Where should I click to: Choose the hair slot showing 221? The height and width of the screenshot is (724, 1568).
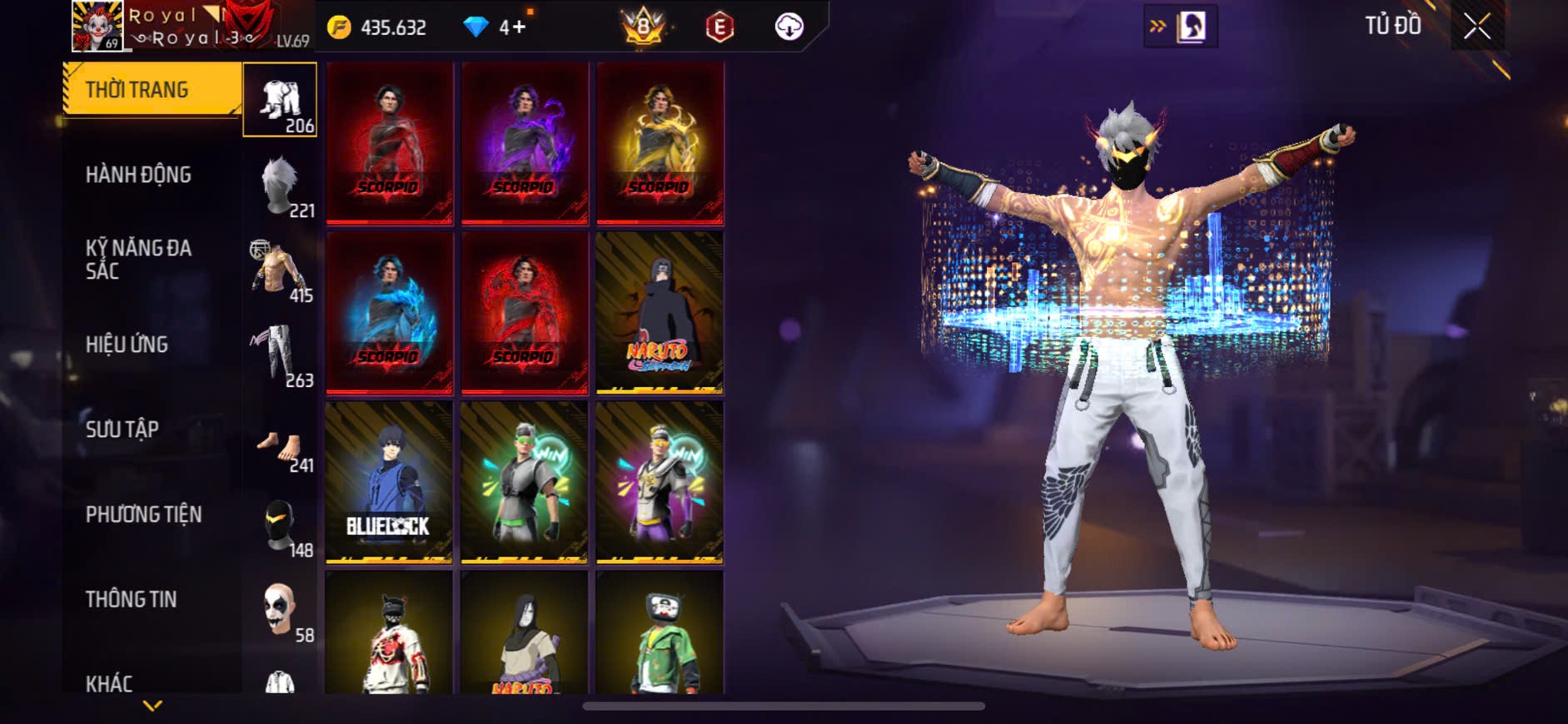pyautogui.click(x=281, y=186)
